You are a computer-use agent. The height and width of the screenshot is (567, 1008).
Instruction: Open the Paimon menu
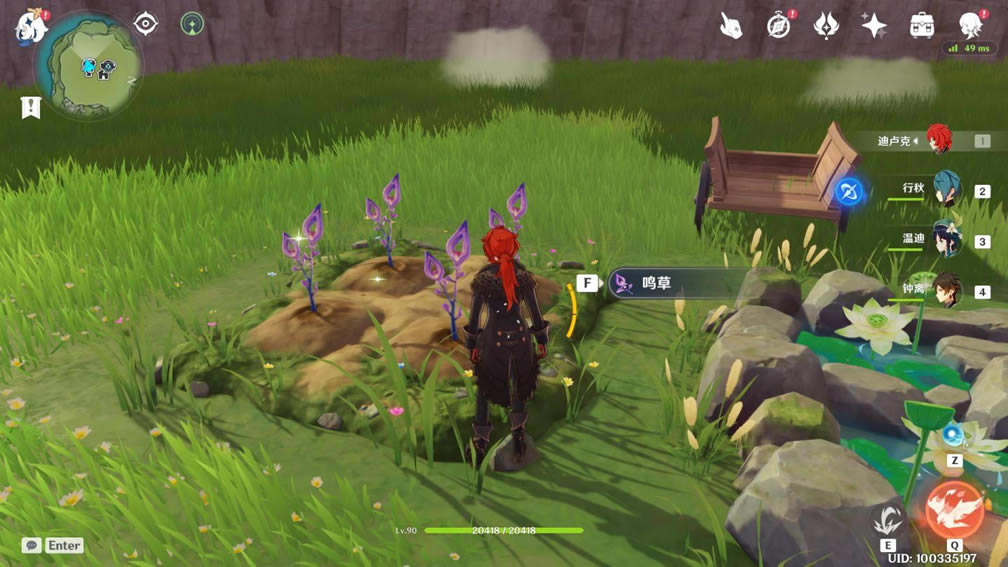pyautogui.click(x=32, y=26)
